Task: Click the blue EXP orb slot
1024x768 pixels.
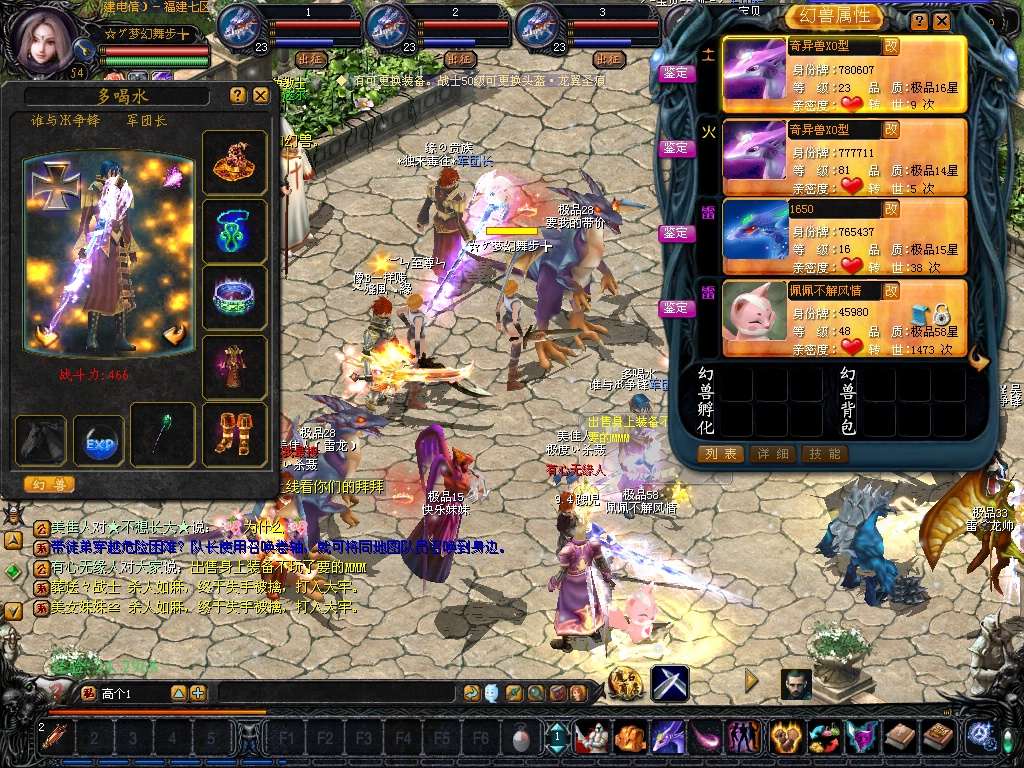Action: 99,441
